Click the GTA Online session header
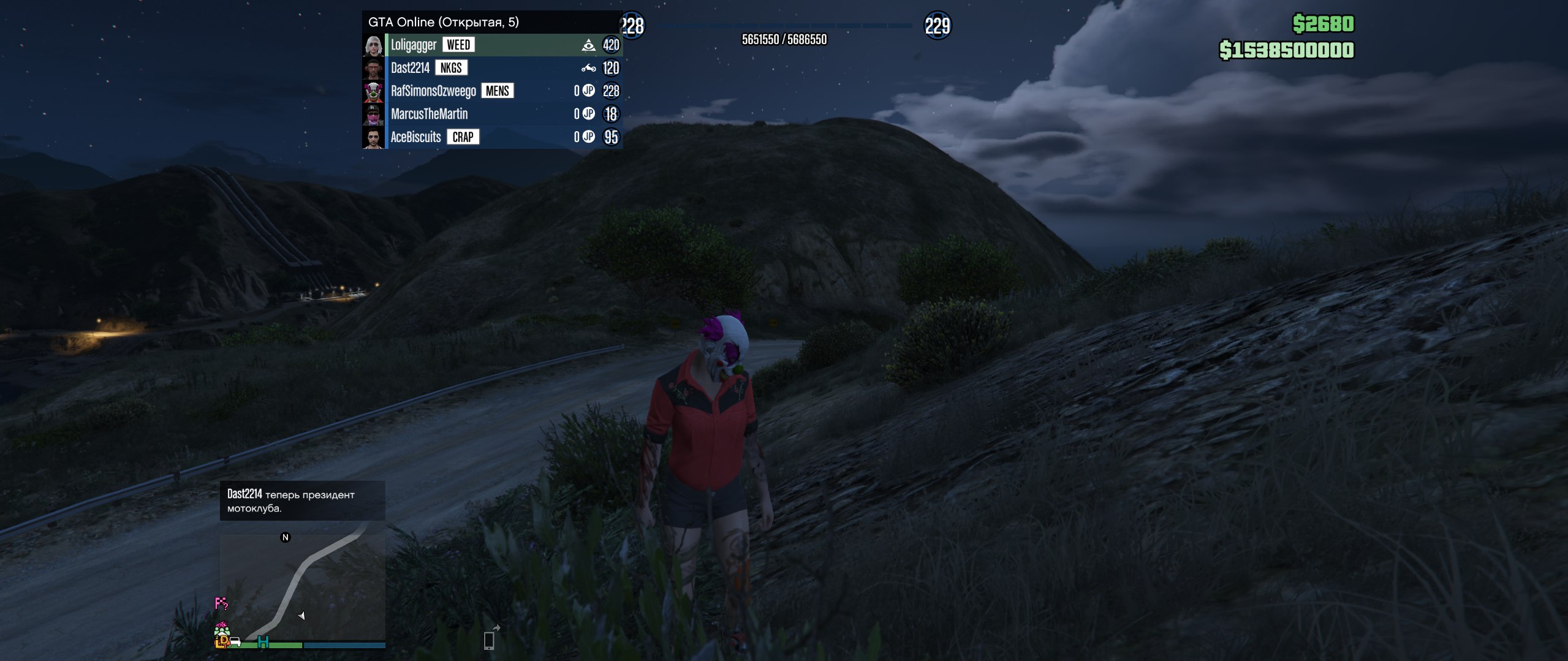The image size is (1568, 661). click(x=443, y=22)
